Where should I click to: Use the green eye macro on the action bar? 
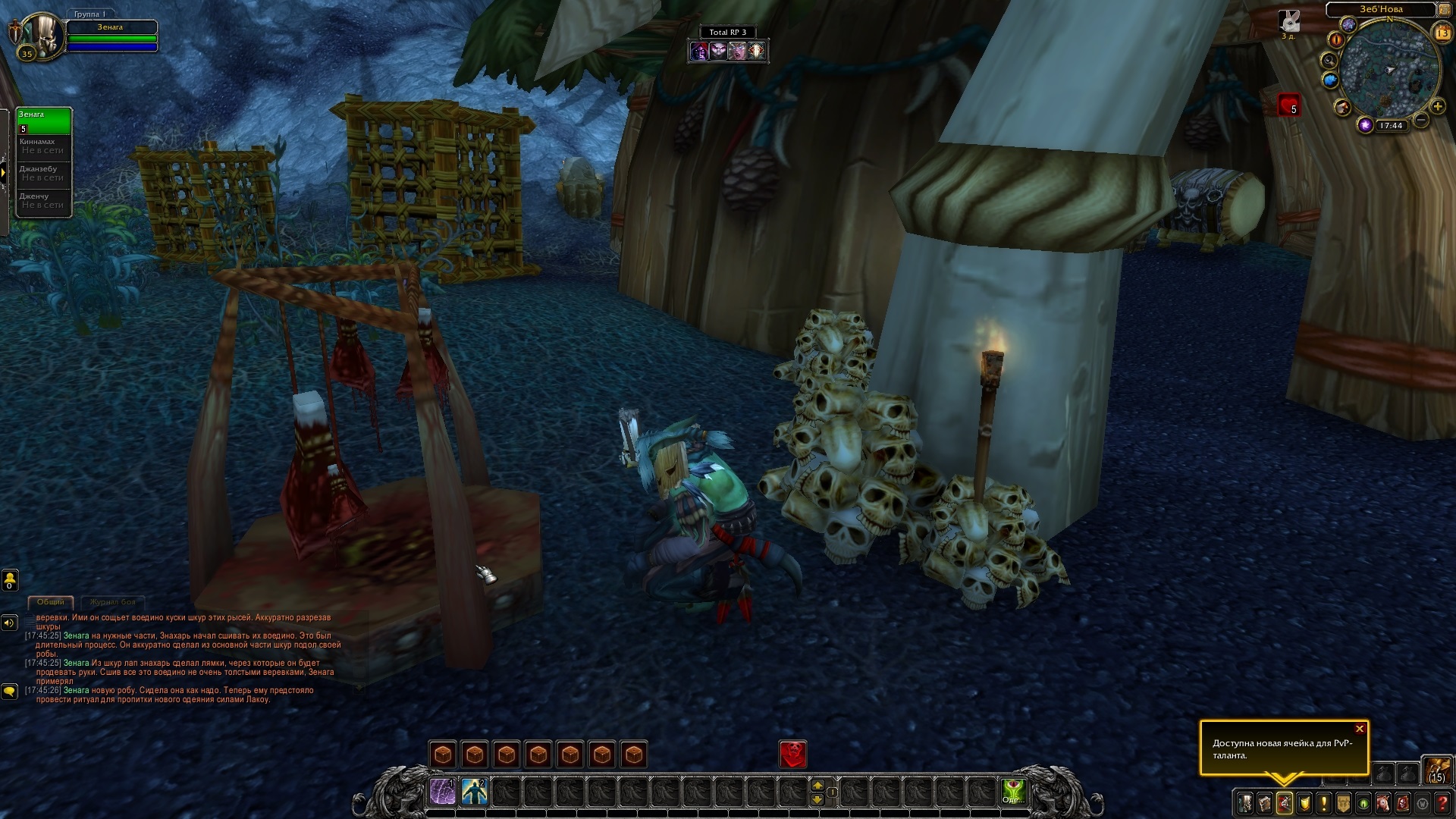pos(1014,792)
